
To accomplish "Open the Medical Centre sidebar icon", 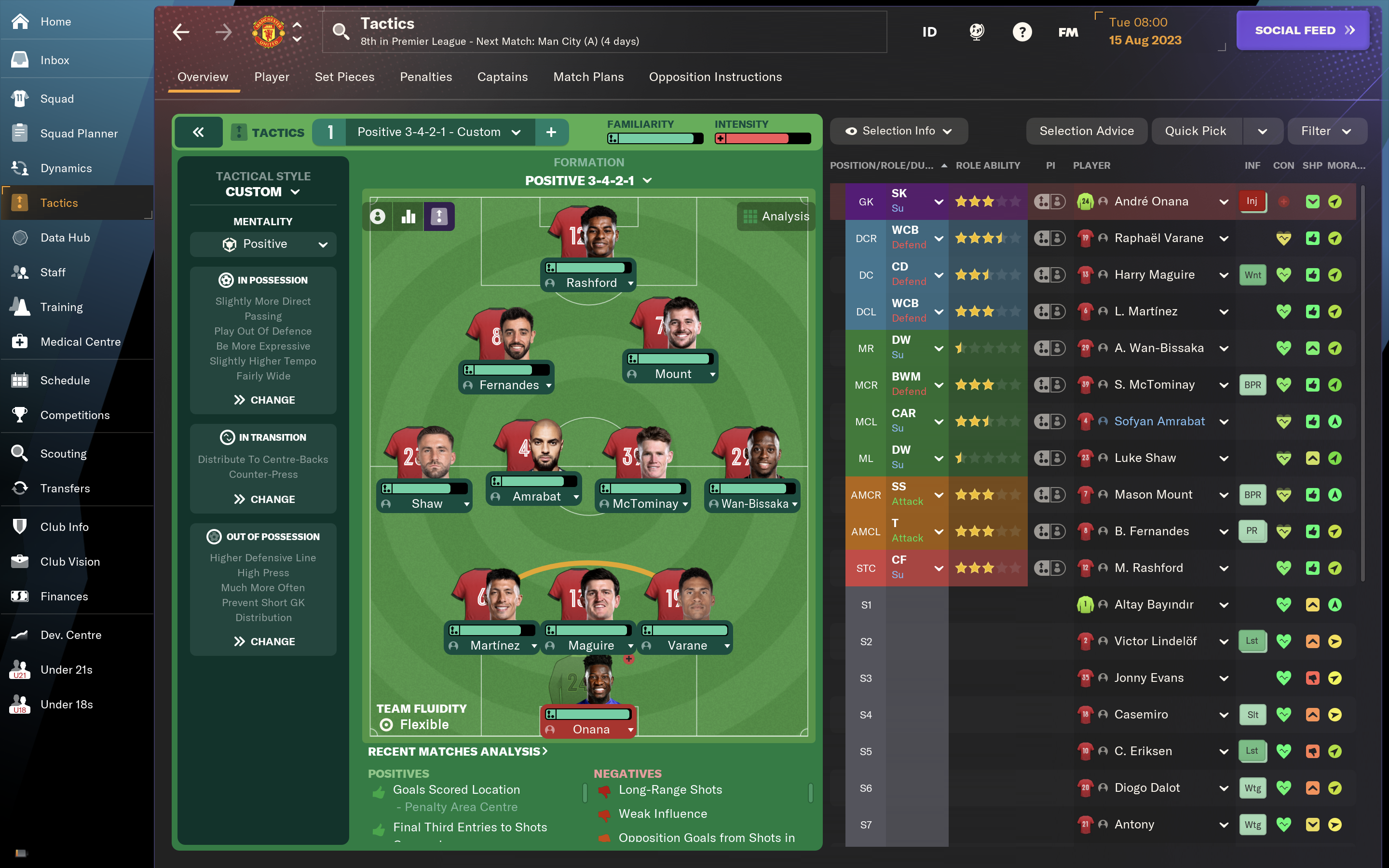I will point(20,341).
